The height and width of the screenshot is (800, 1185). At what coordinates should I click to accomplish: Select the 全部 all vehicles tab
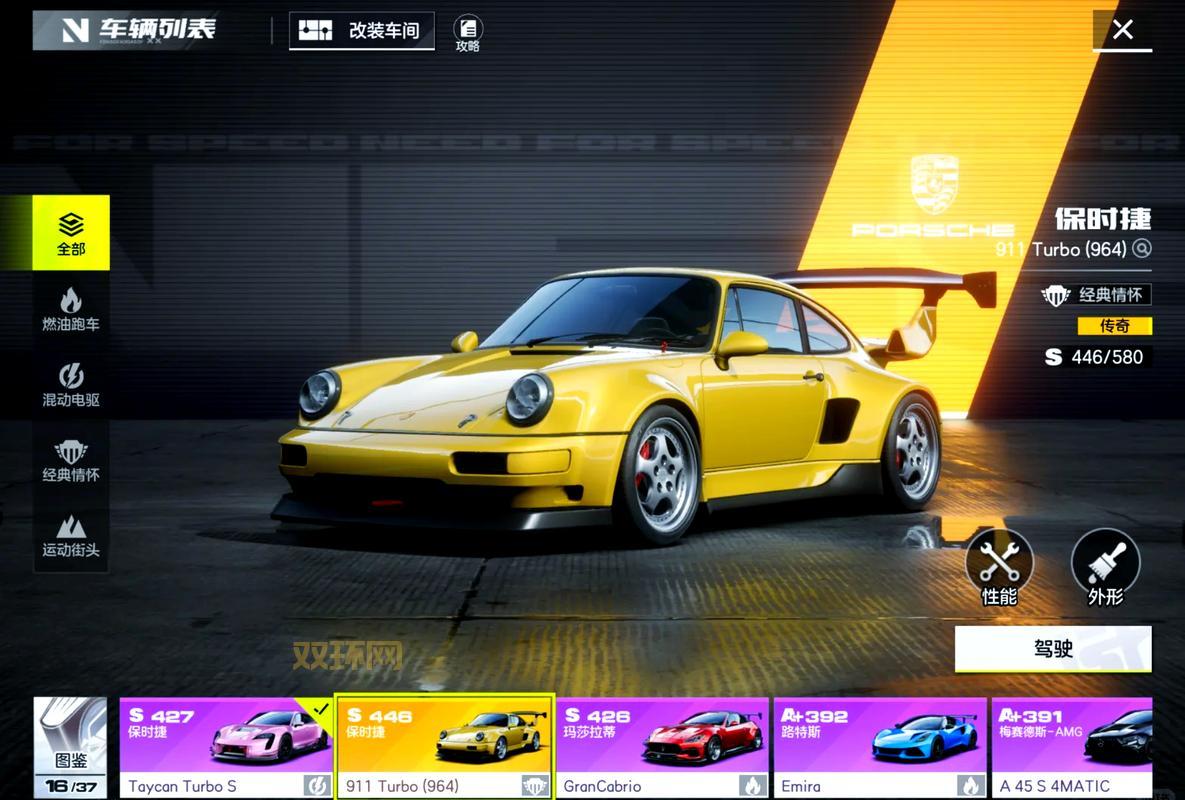(71, 233)
